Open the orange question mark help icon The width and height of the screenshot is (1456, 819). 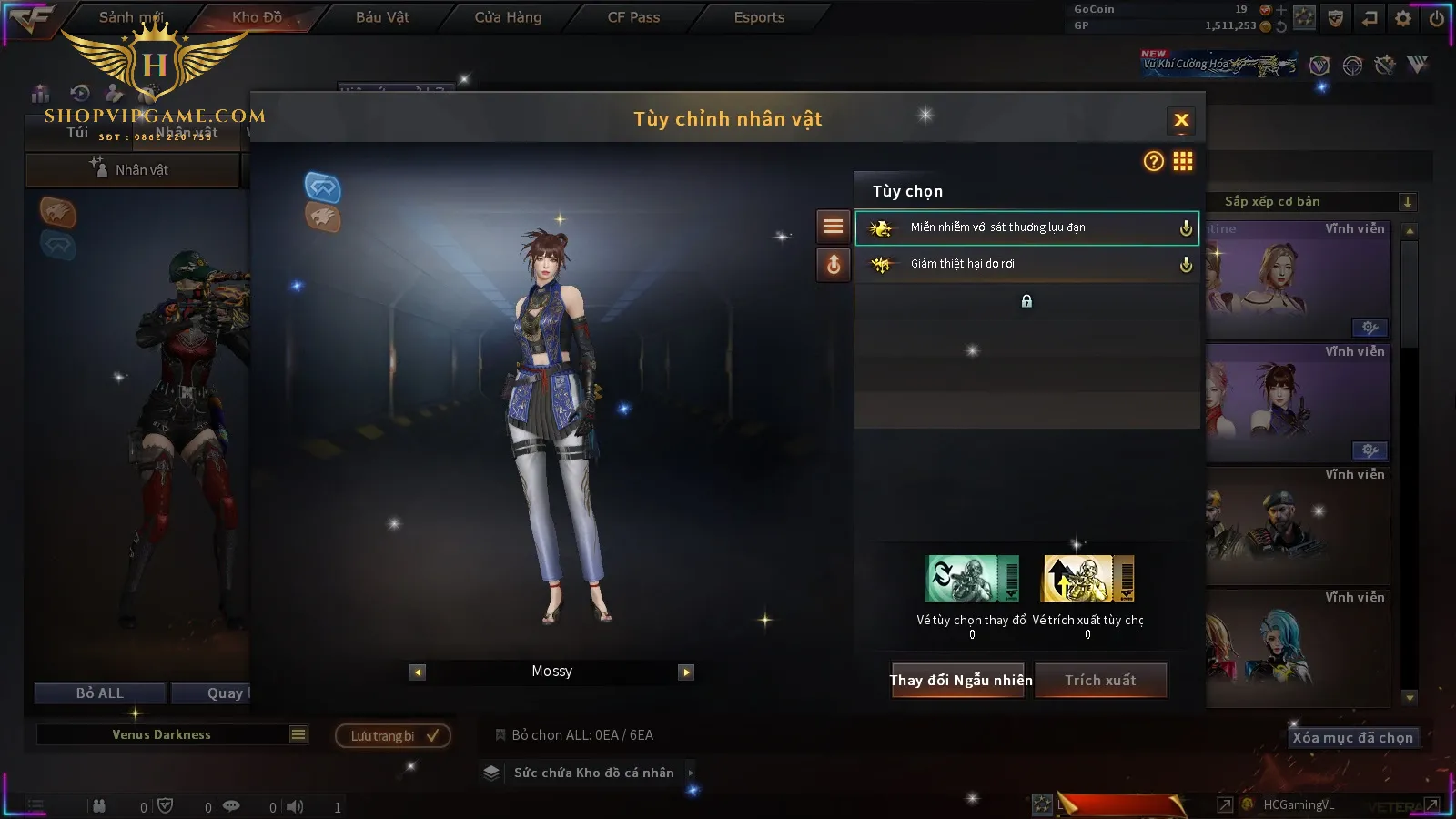tap(1153, 162)
